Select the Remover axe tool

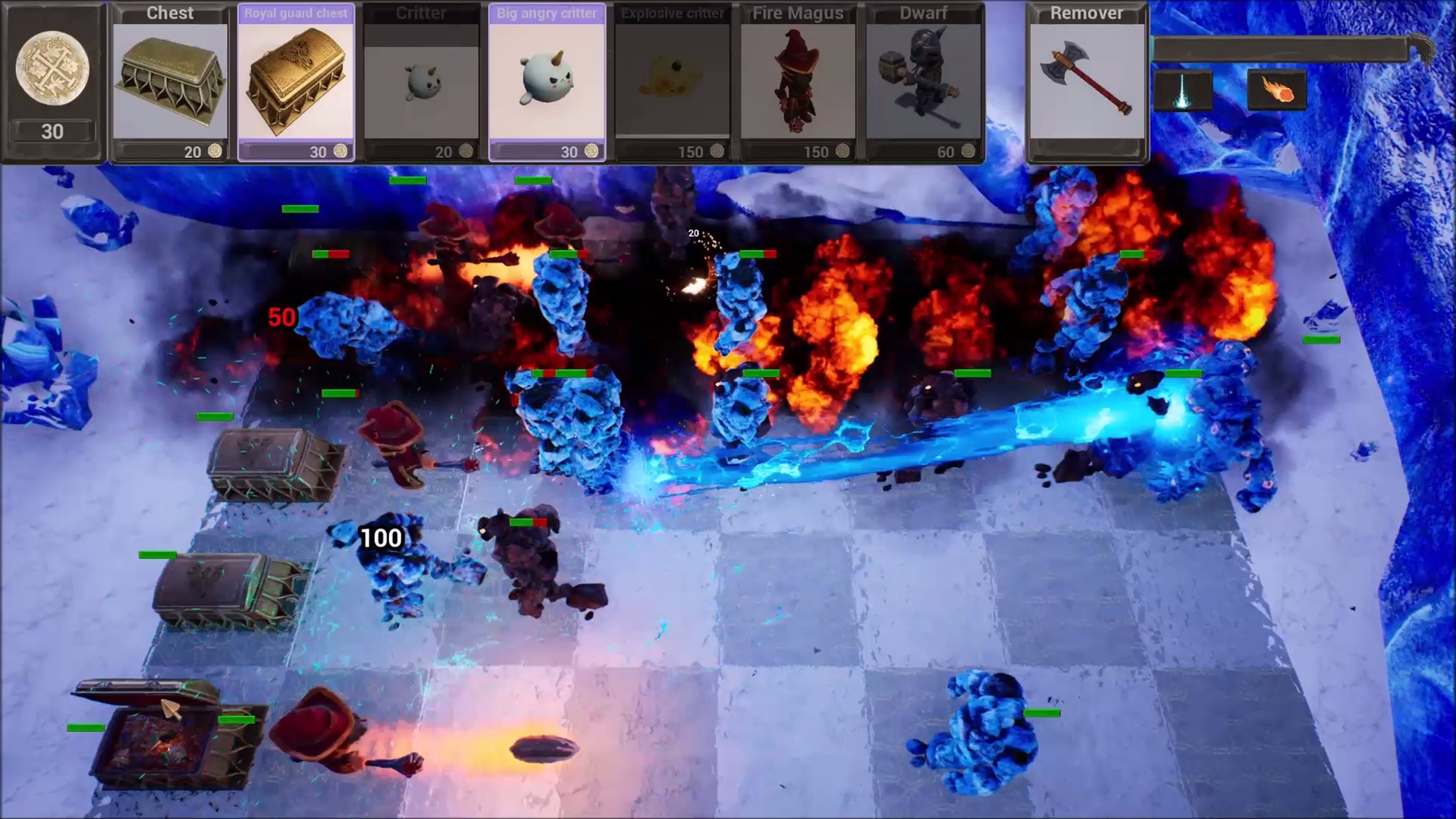[1086, 80]
